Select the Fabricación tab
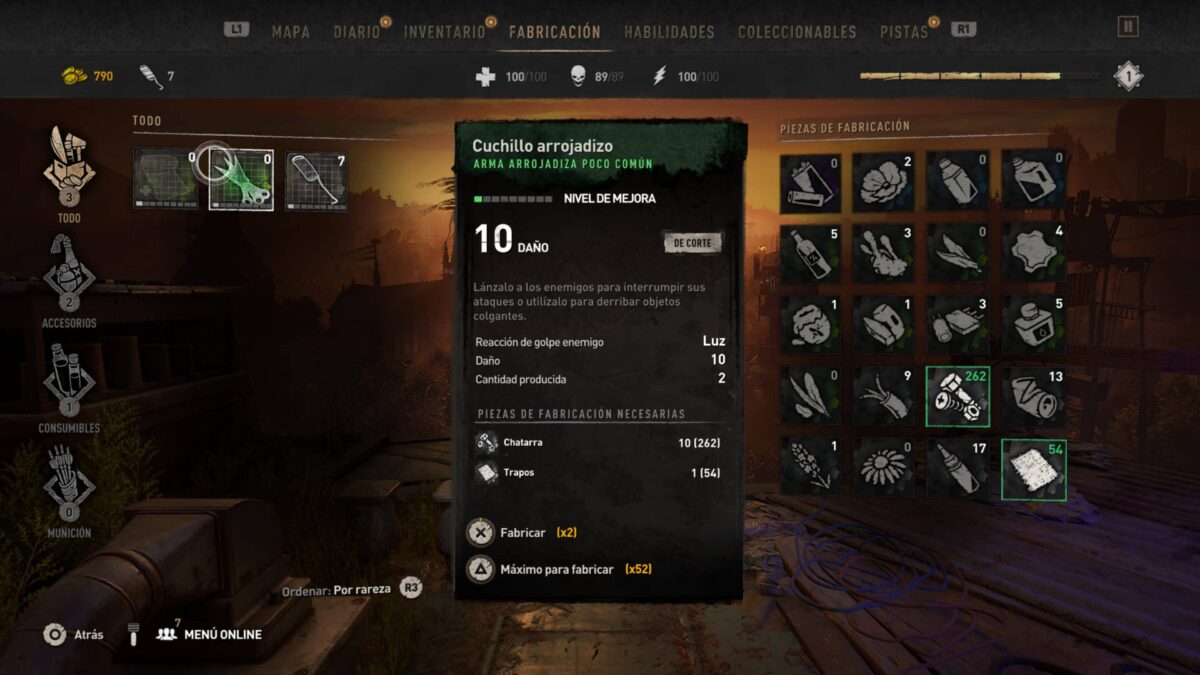 (554, 32)
